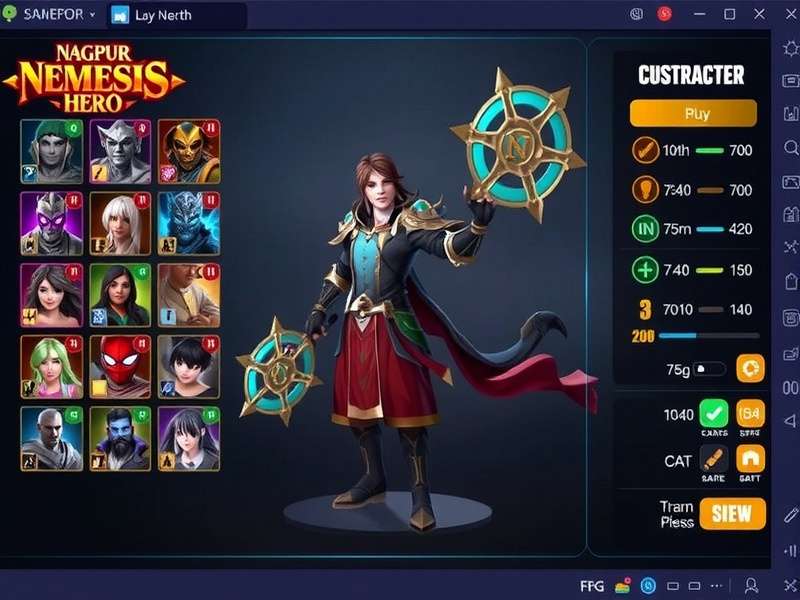Viewport: 800px width, 600px height.
Task: Select the purple-eyed armored hero portrait
Action: click(x=51, y=223)
